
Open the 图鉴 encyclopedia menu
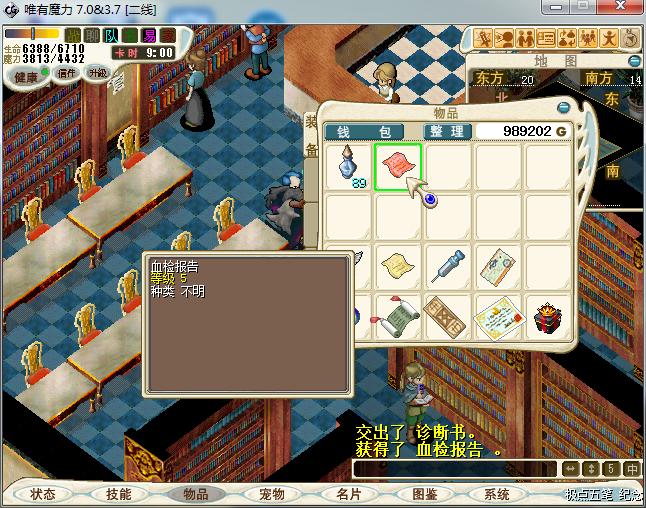[424, 494]
